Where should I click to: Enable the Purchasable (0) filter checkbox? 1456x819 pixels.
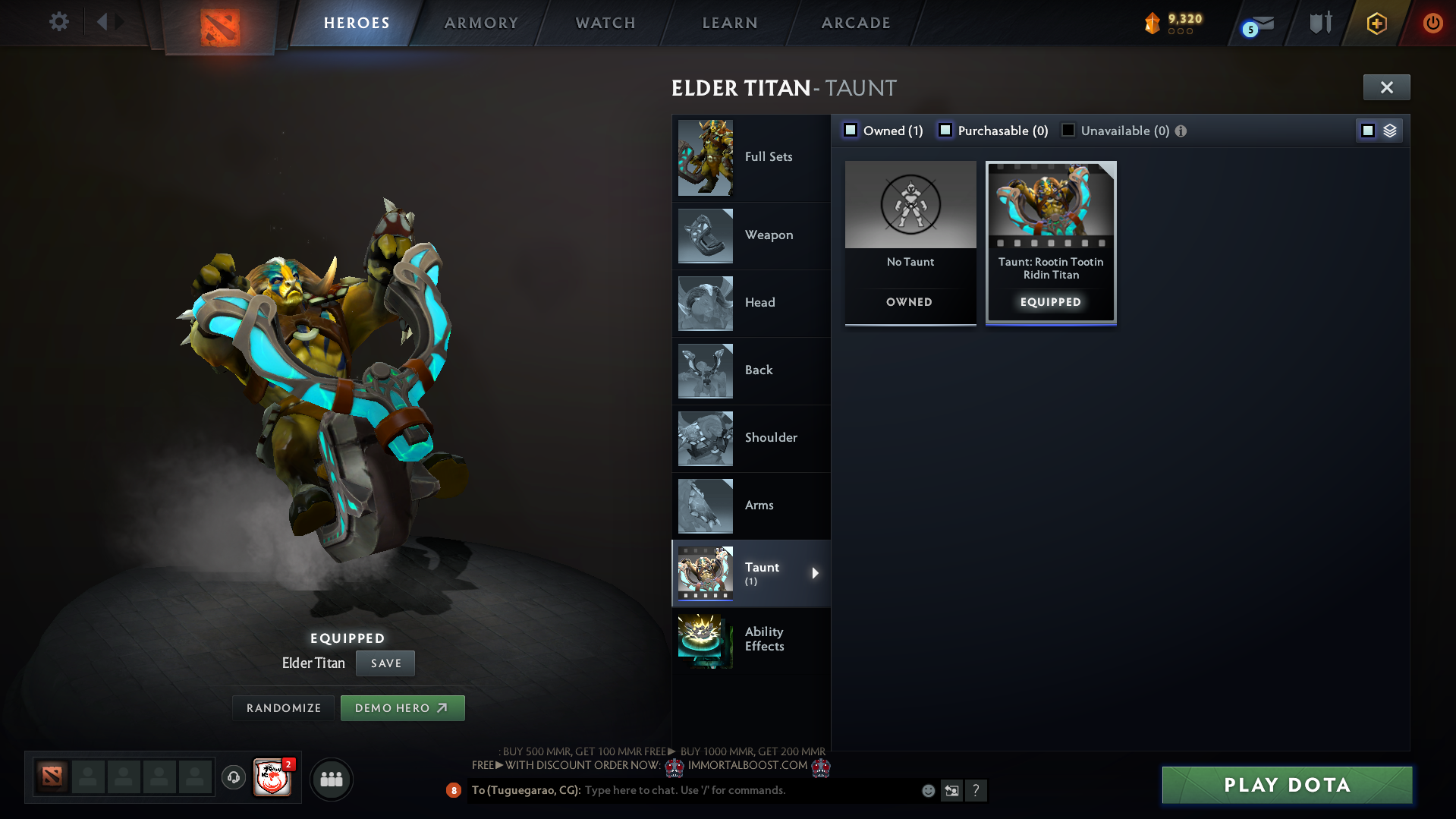tap(945, 130)
